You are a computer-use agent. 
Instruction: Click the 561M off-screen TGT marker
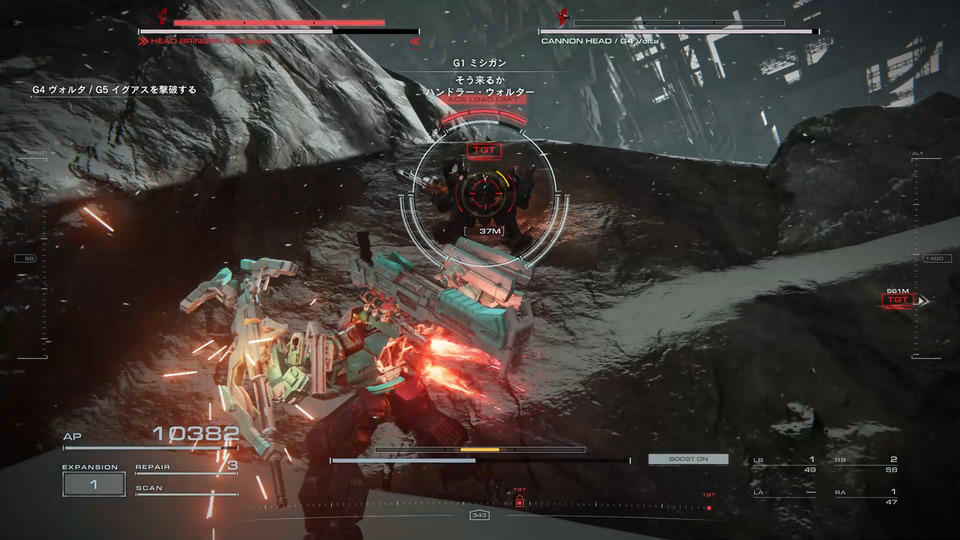[899, 299]
